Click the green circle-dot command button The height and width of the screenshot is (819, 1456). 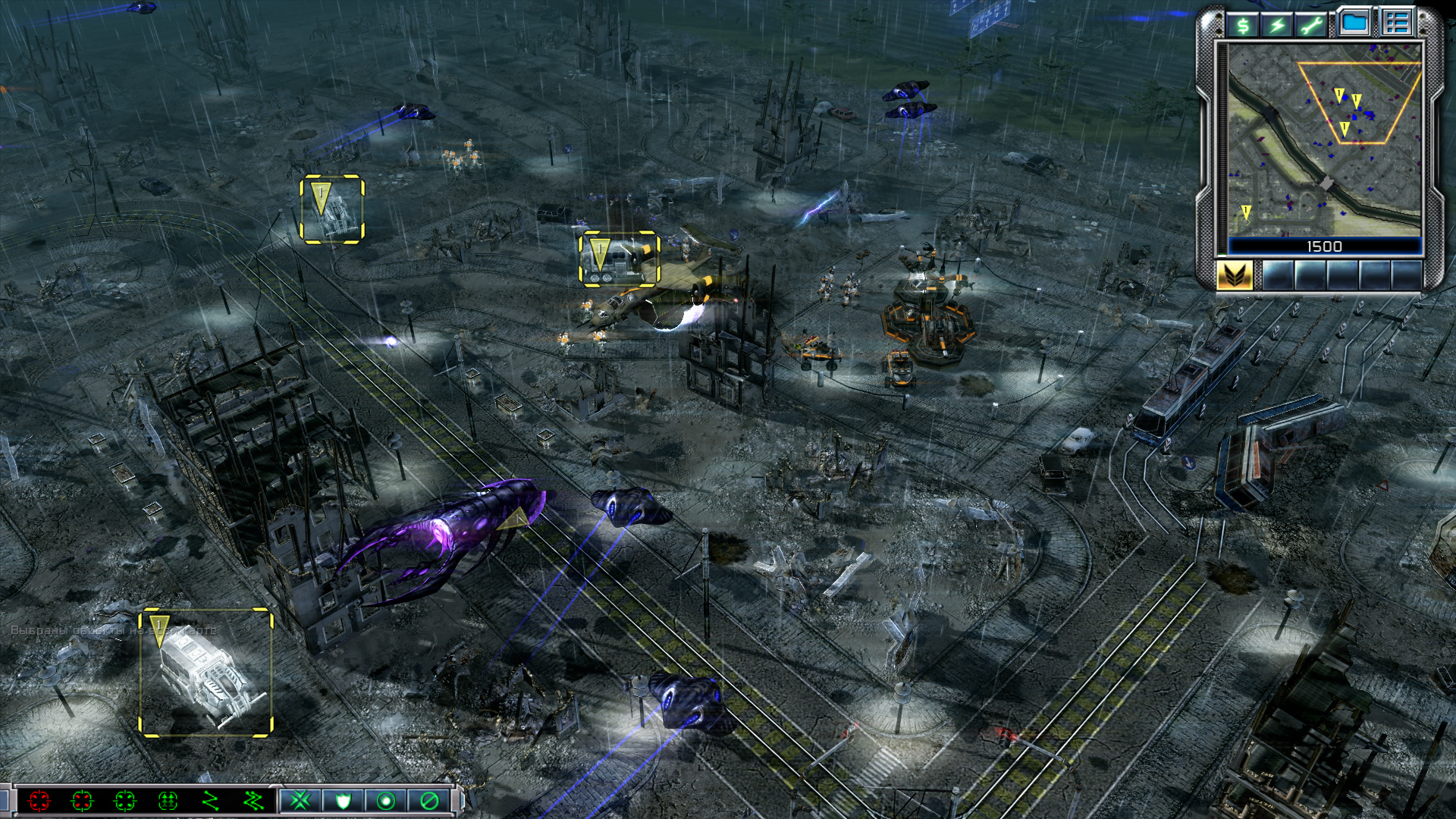[x=386, y=801]
